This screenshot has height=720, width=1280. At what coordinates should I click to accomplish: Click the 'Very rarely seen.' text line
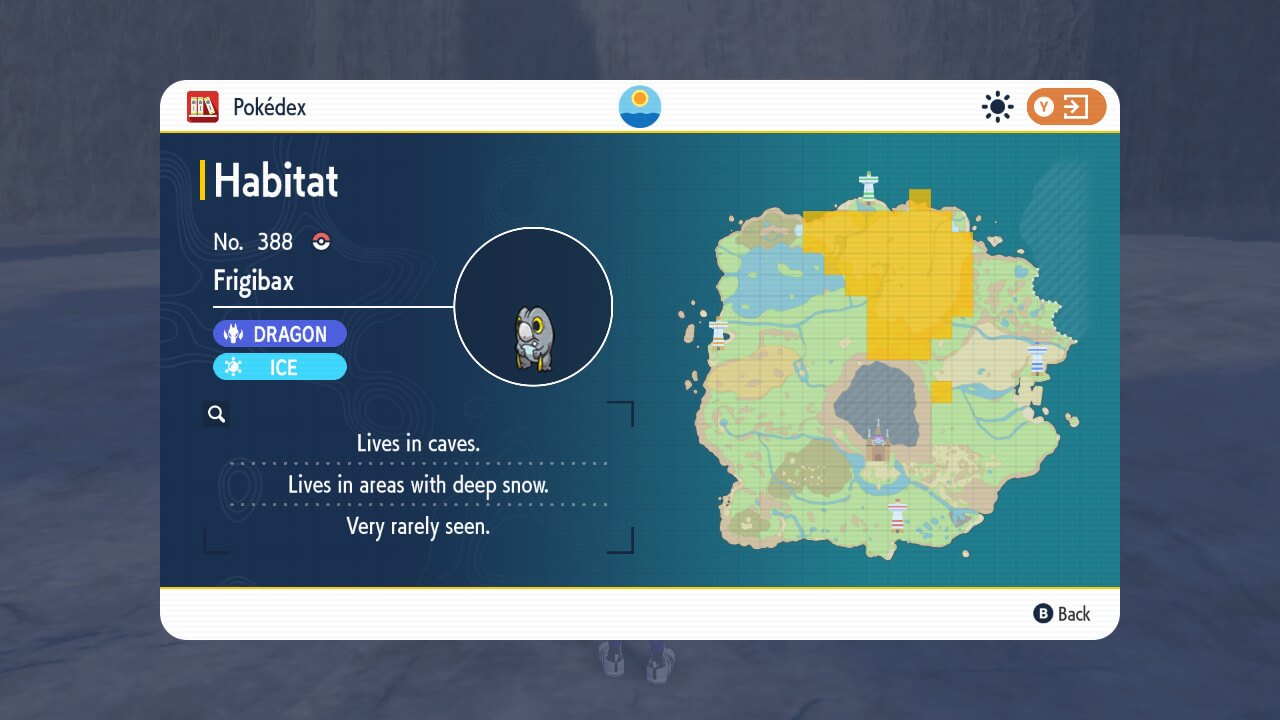[419, 527]
